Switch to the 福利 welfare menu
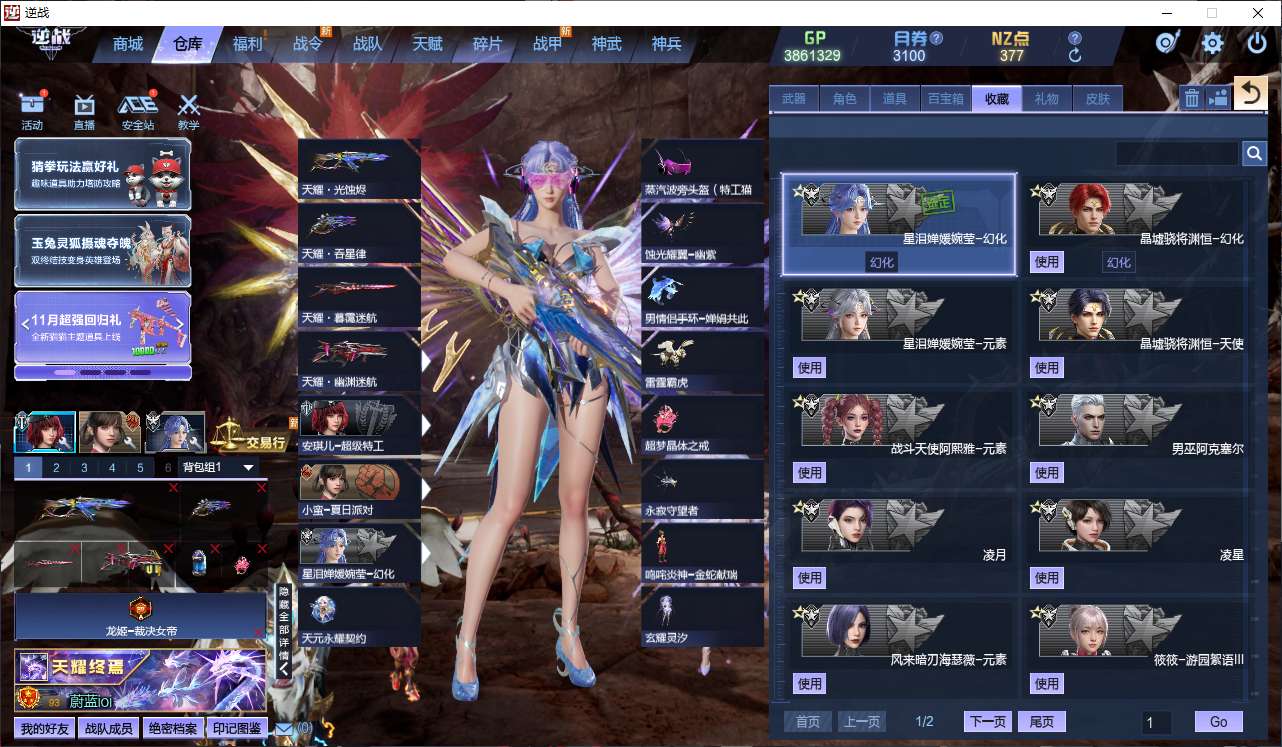The height and width of the screenshot is (747, 1282). 247,44
